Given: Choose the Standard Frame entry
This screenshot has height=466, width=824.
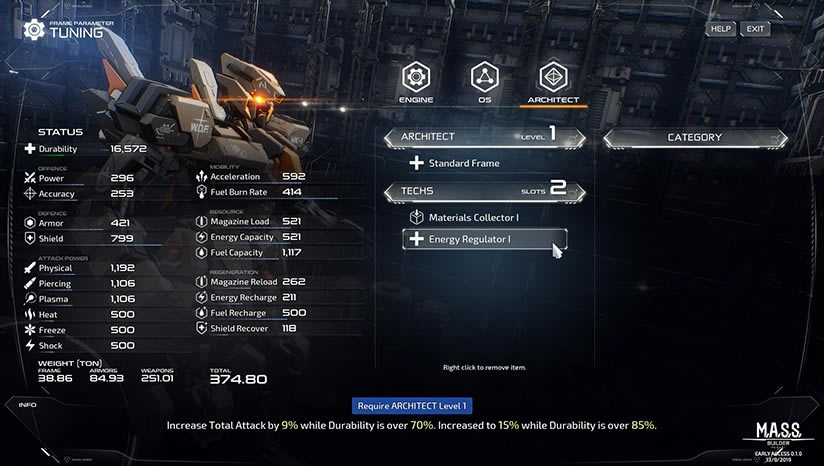Looking at the screenshot, I should point(463,163).
